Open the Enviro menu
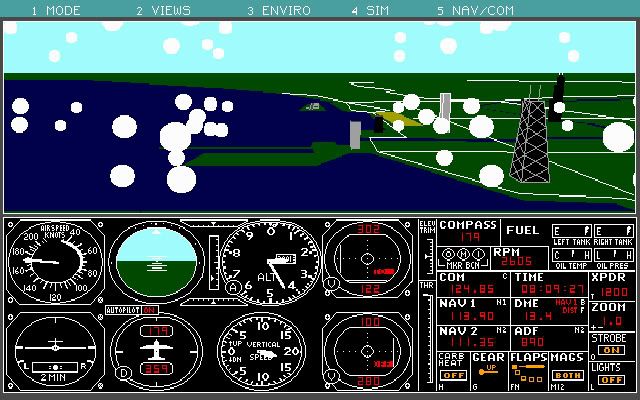Viewport: 640px width, 400px height. click(x=278, y=10)
